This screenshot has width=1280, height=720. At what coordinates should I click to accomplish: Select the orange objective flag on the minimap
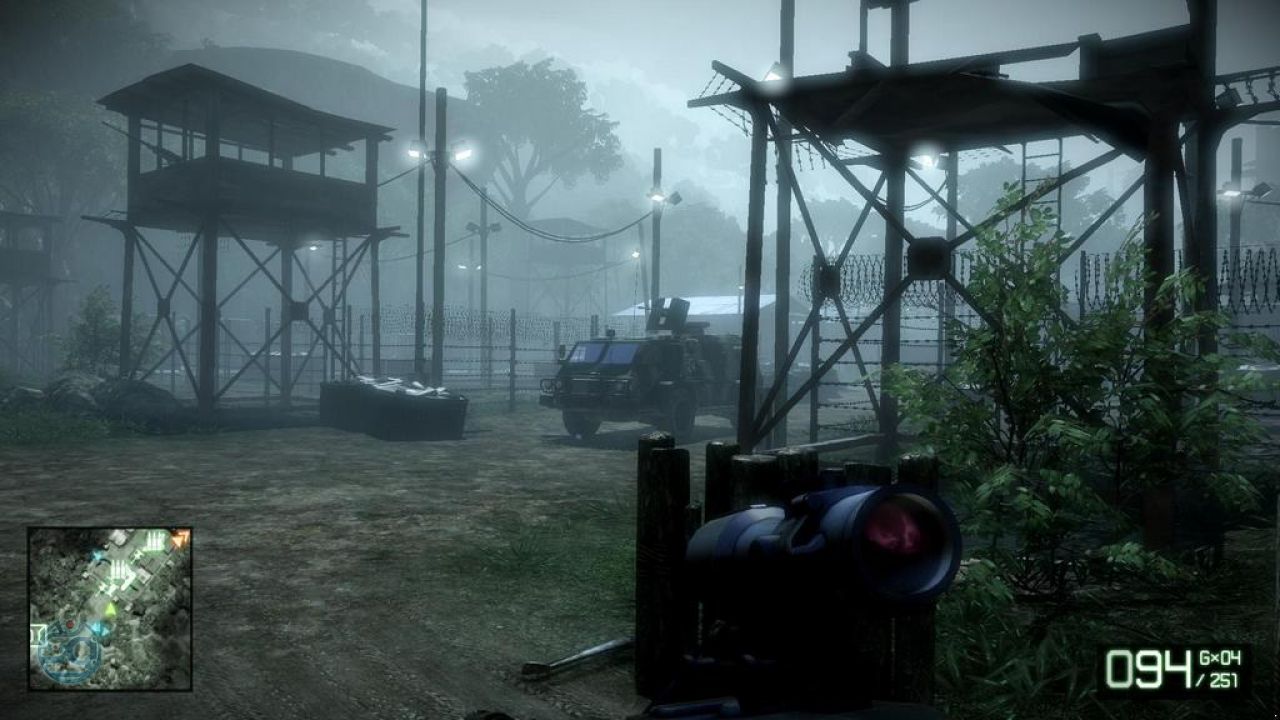tap(178, 539)
